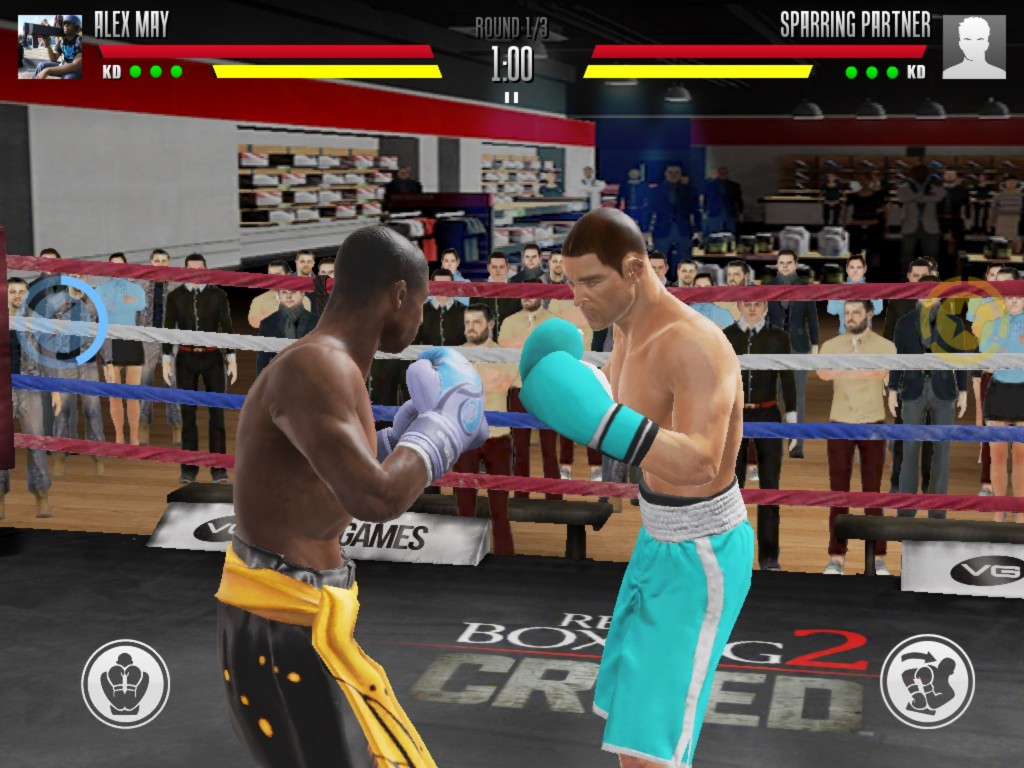The height and width of the screenshot is (768, 1024).
Task: Click the Sparring Partner silhouette portrait
Action: click(x=973, y=47)
